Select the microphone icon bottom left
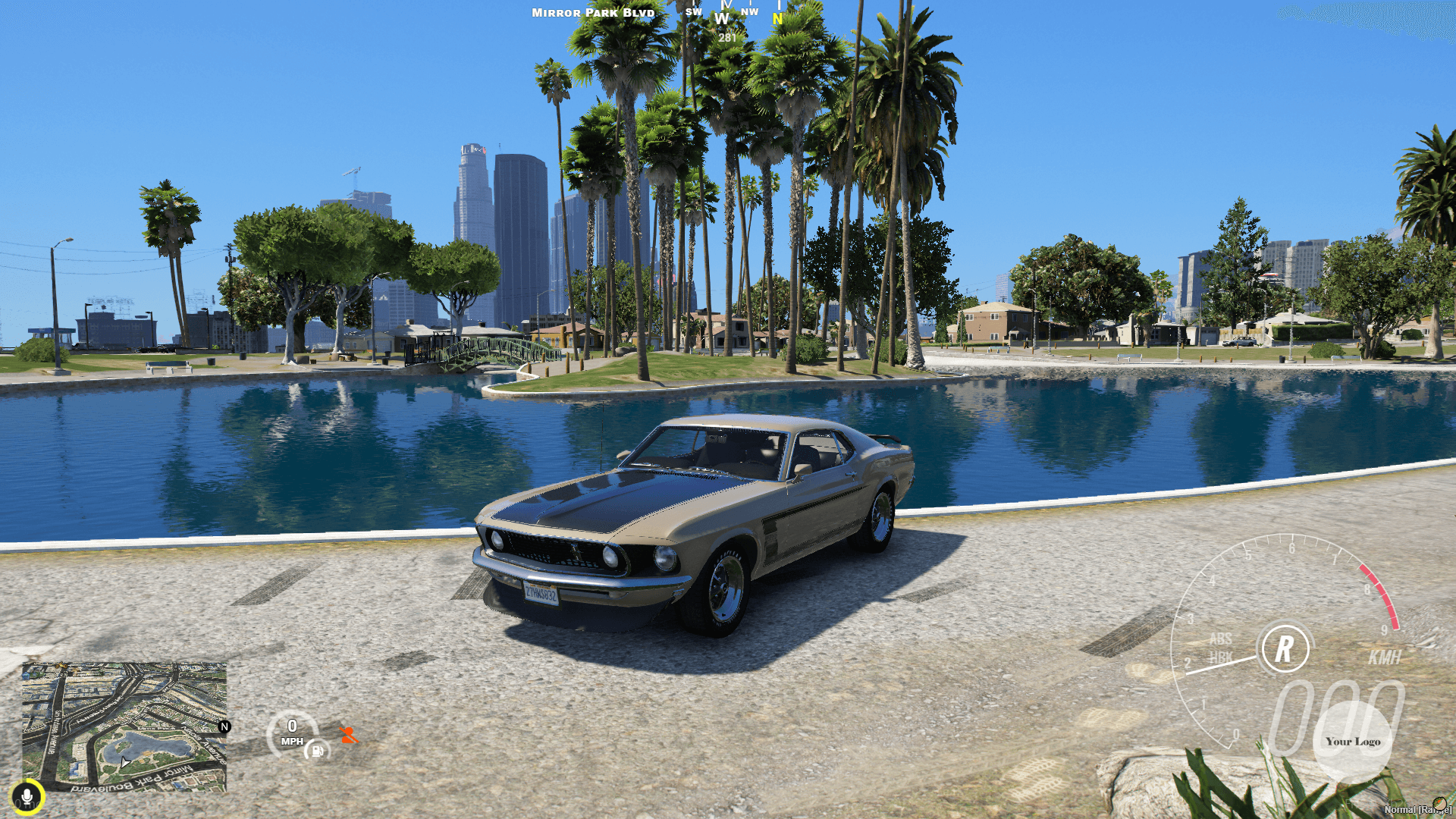1456x819 pixels. (x=28, y=795)
